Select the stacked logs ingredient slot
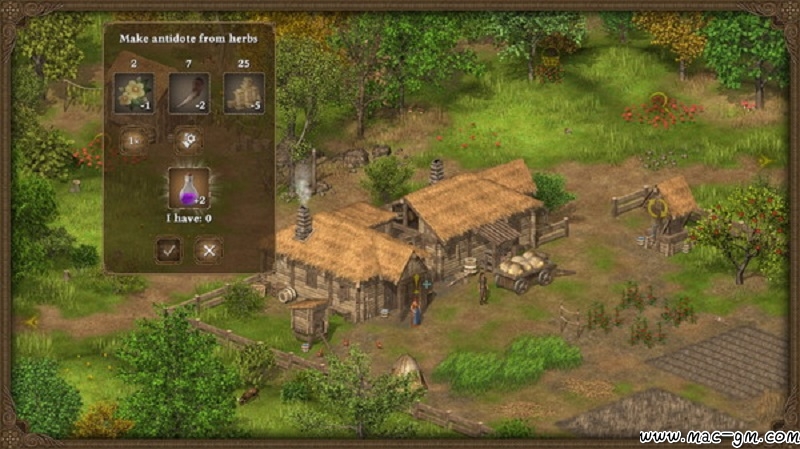Viewport: 800px width, 449px height. click(243, 93)
